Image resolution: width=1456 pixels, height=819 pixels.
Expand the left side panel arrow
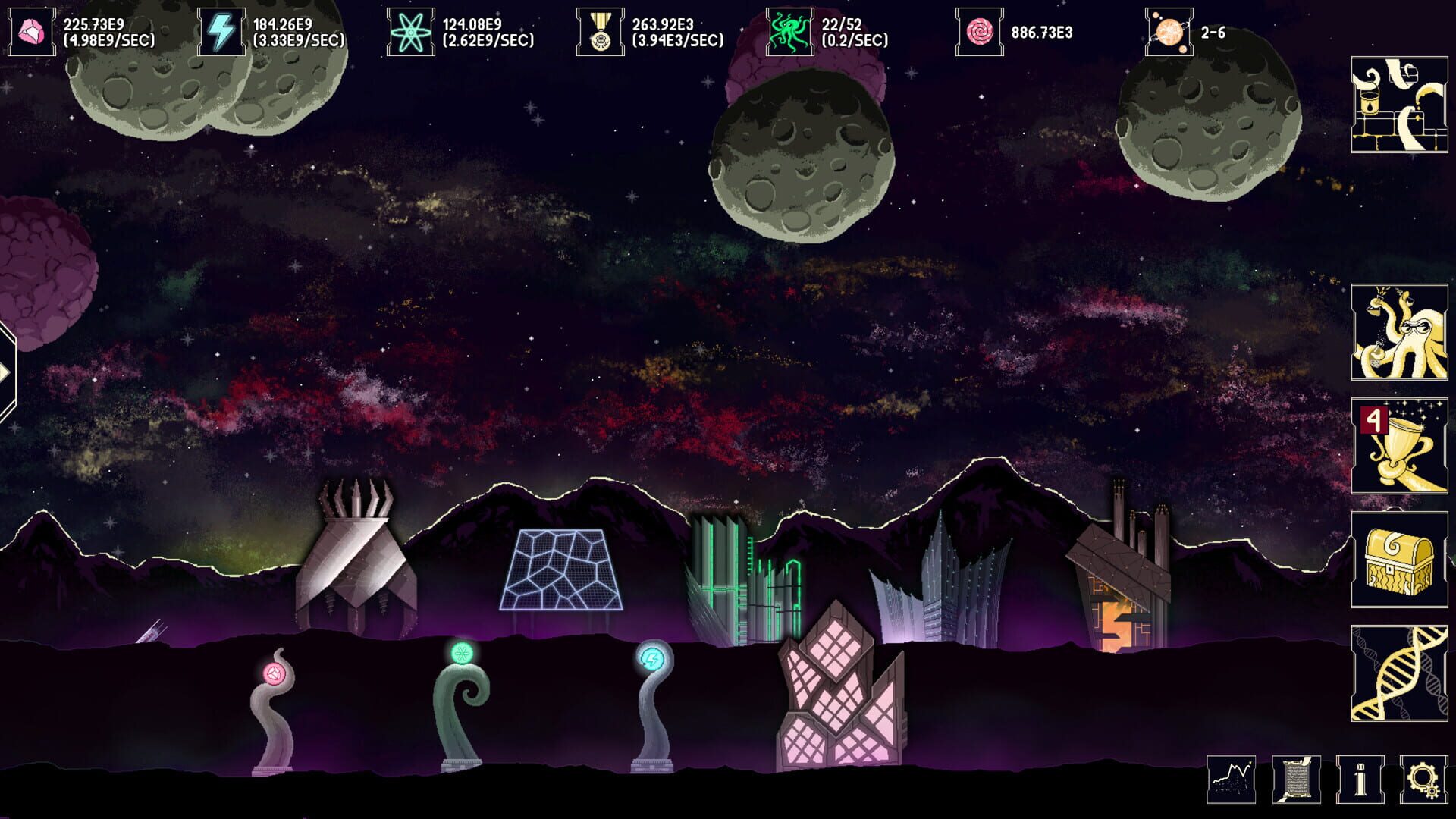click(x=8, y=370)
